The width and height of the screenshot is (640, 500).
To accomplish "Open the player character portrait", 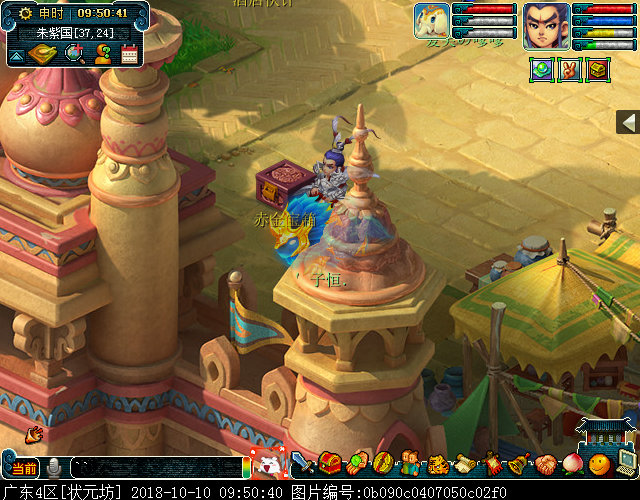I will pos(546,25).
